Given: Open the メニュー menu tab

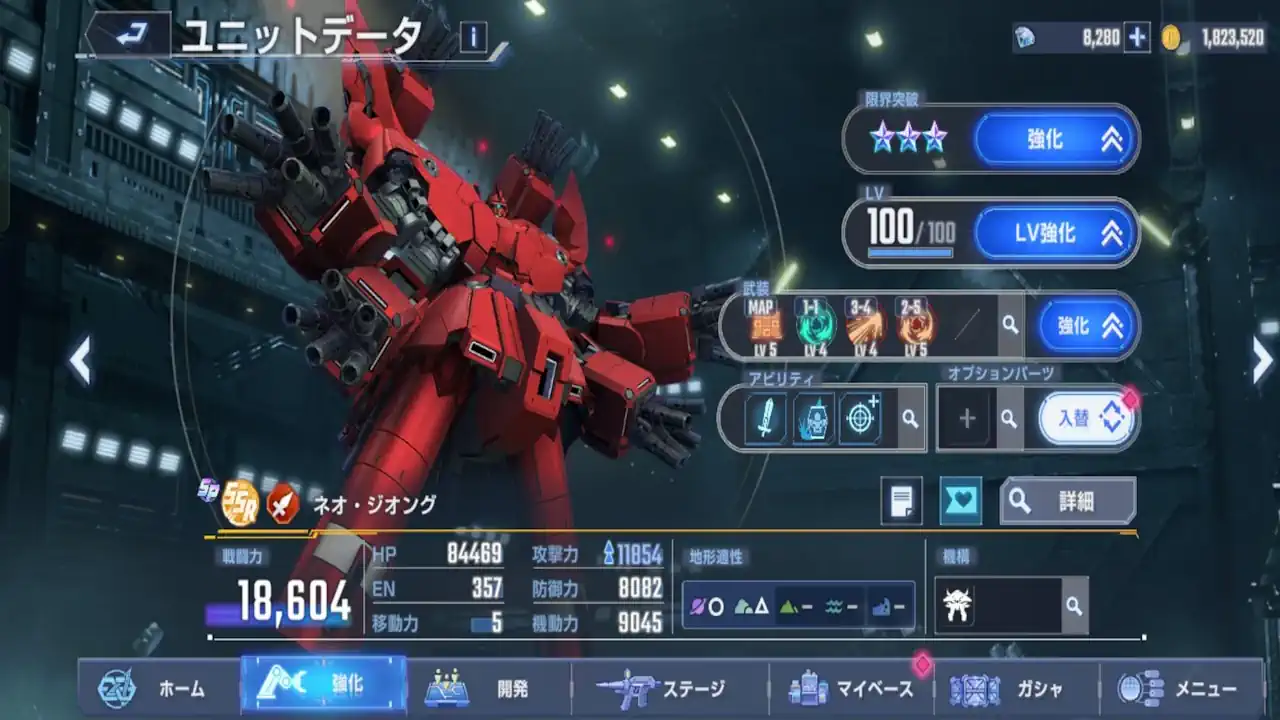Looking at the screenshot, I should click(1181, 688).
